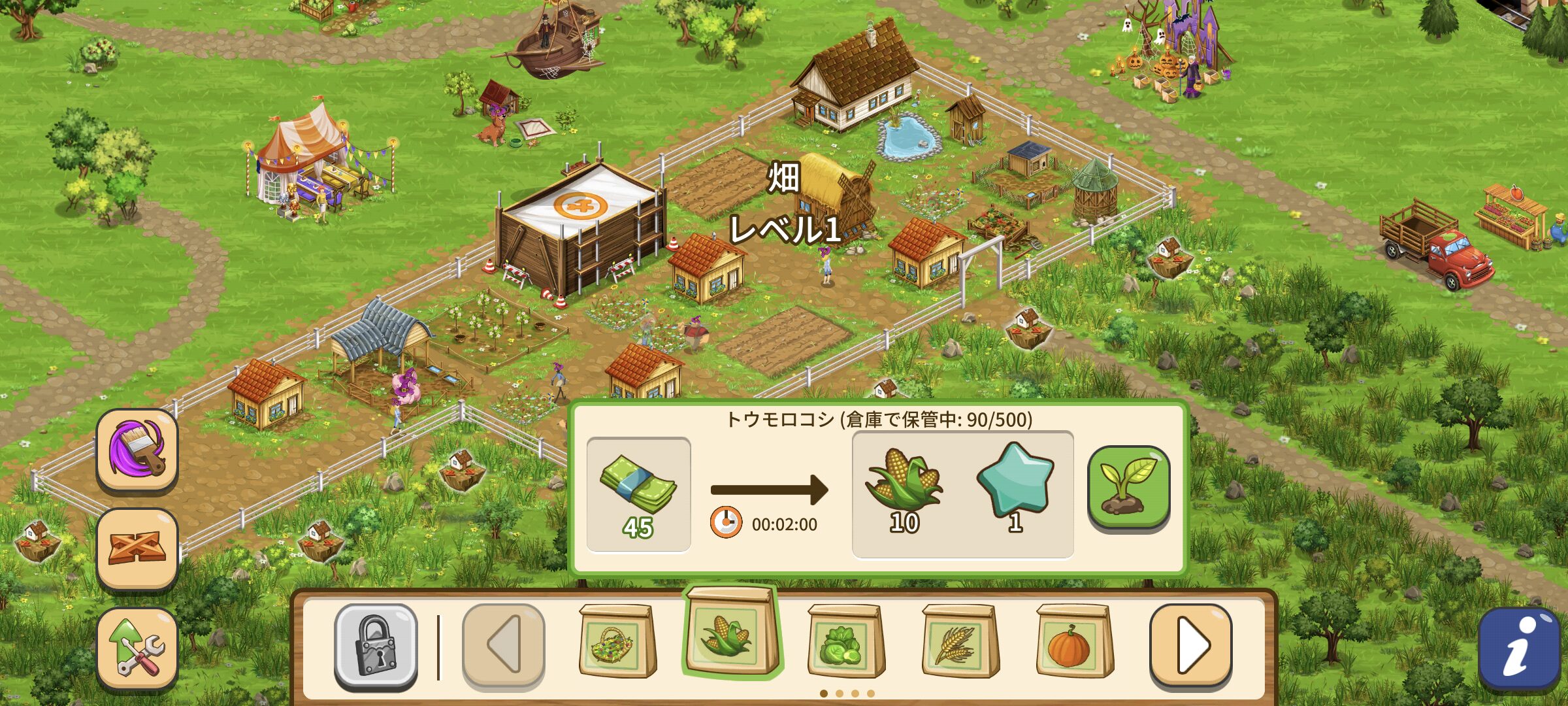Select the pumpkin seed bag
This screenshot has height=706, width=1568.
click(x=1074, y=642)
